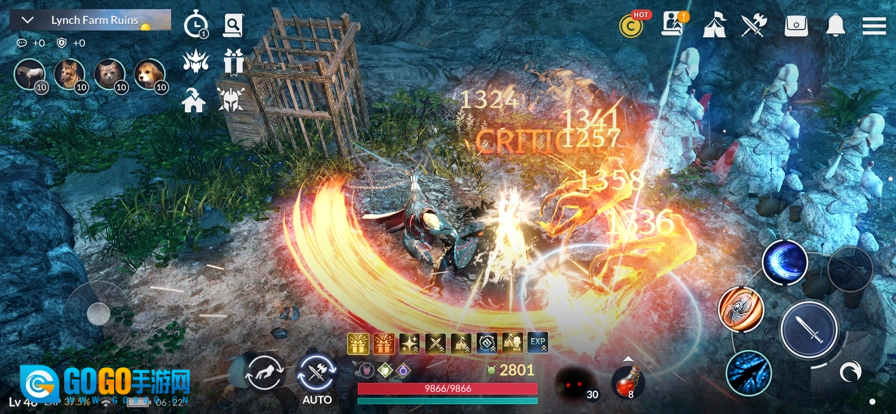Screen dimensions: 896x414
Task: Expand the Lynch Farm Ruins location dropdown
Action: (x=27, y=20)
